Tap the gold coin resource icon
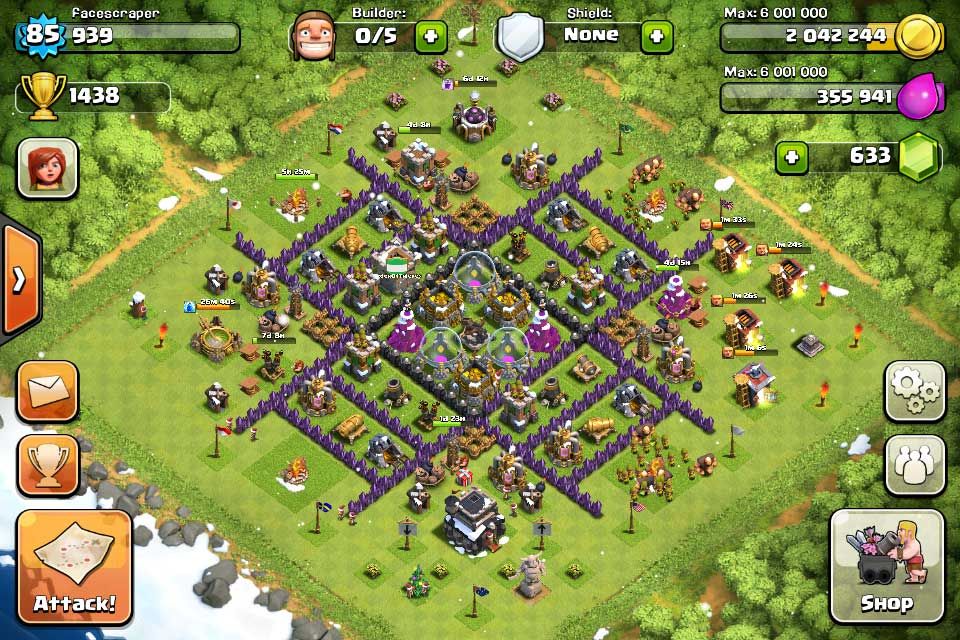 click(x=918, y=37)
